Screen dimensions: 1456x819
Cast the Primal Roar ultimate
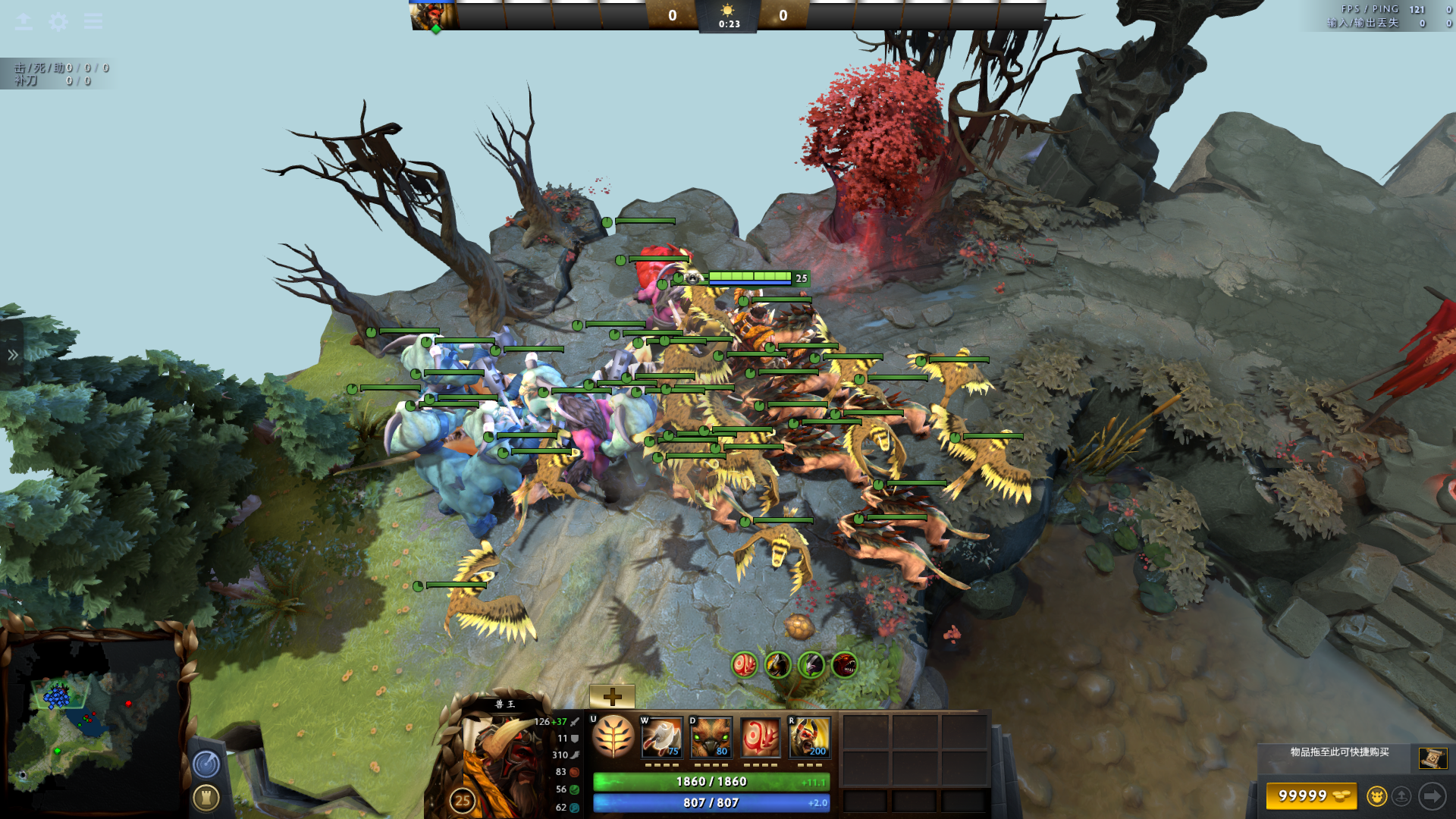(809, 737)
